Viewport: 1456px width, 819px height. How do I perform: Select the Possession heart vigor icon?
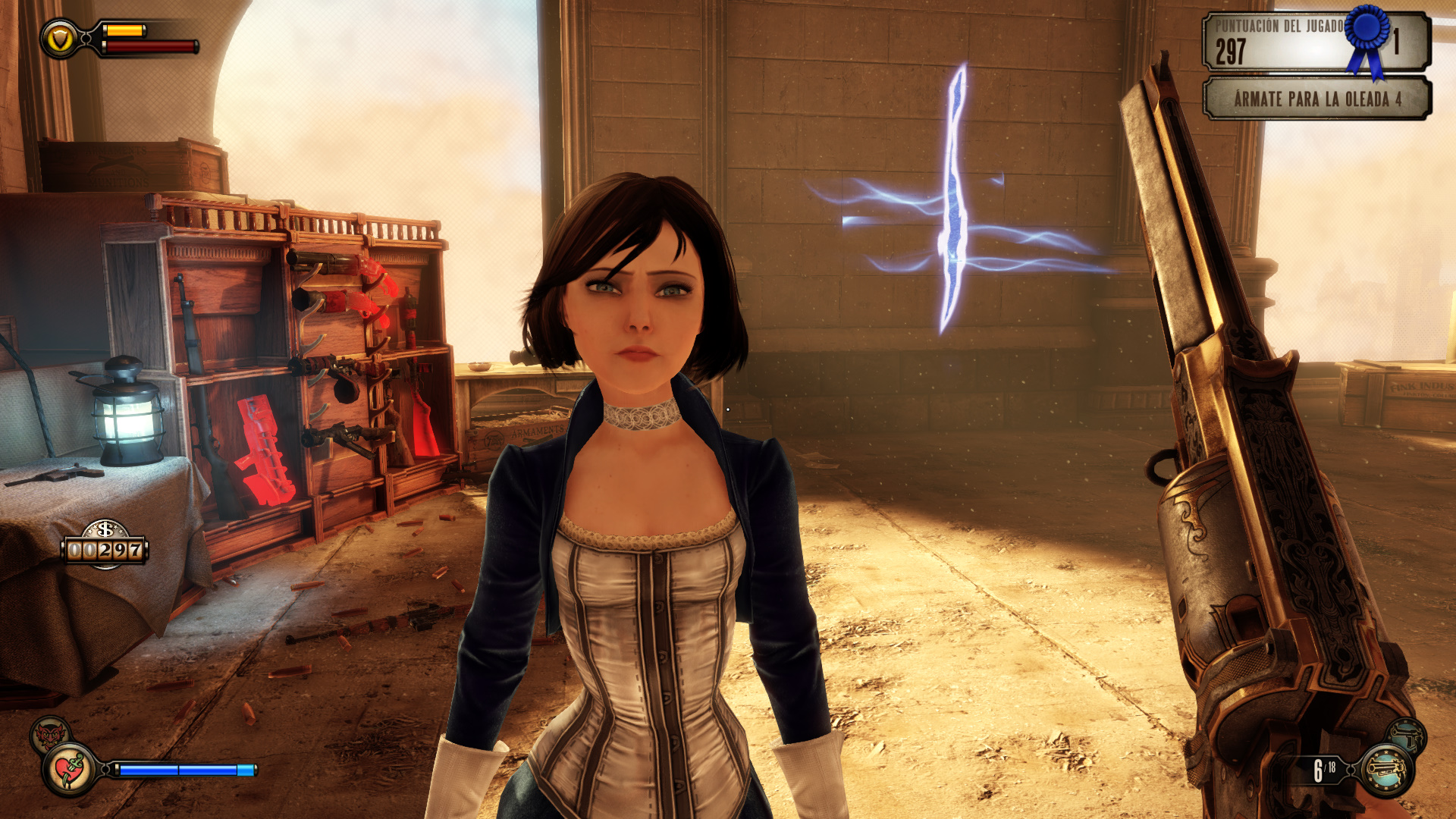click(71, 770)
